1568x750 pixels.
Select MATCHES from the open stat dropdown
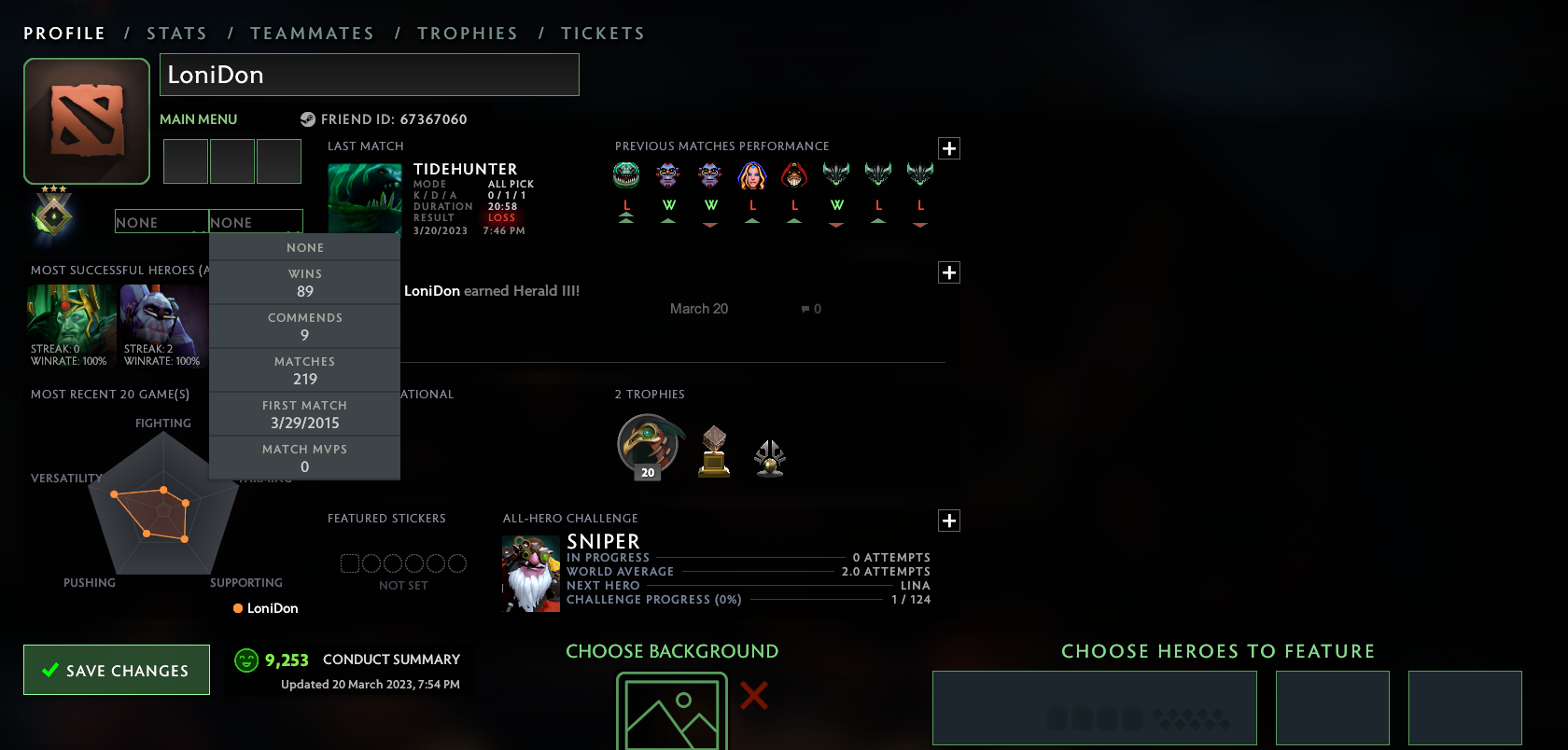[305, 370]
